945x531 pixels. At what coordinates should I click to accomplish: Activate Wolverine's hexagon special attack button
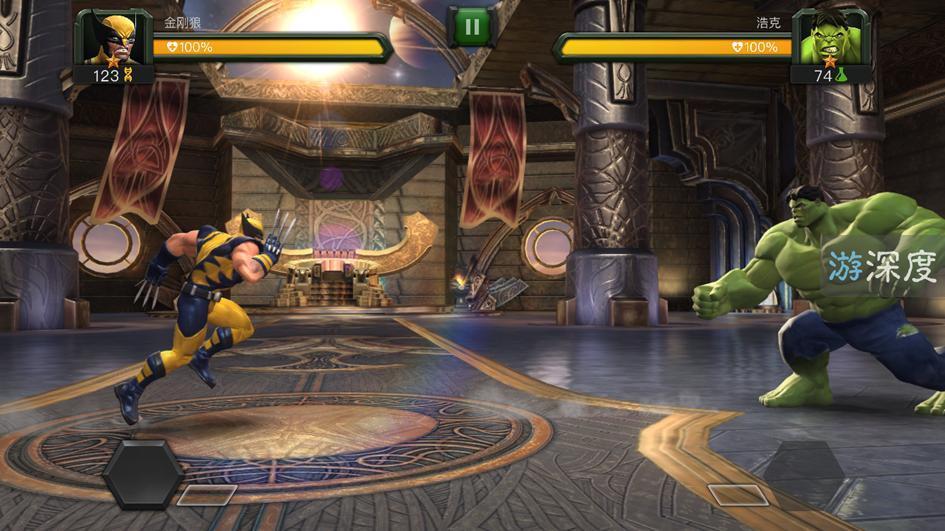point(143,474)
